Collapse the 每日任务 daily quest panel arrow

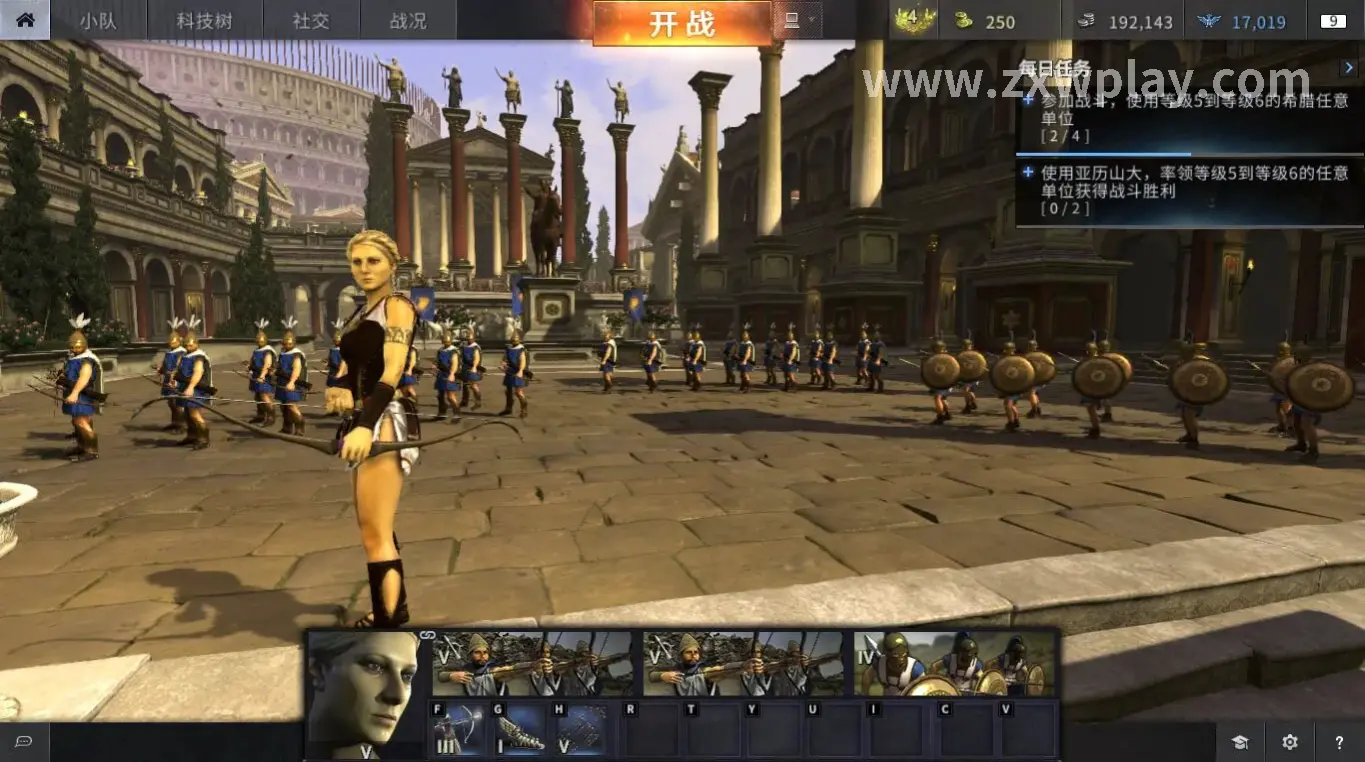[1349, 68]
